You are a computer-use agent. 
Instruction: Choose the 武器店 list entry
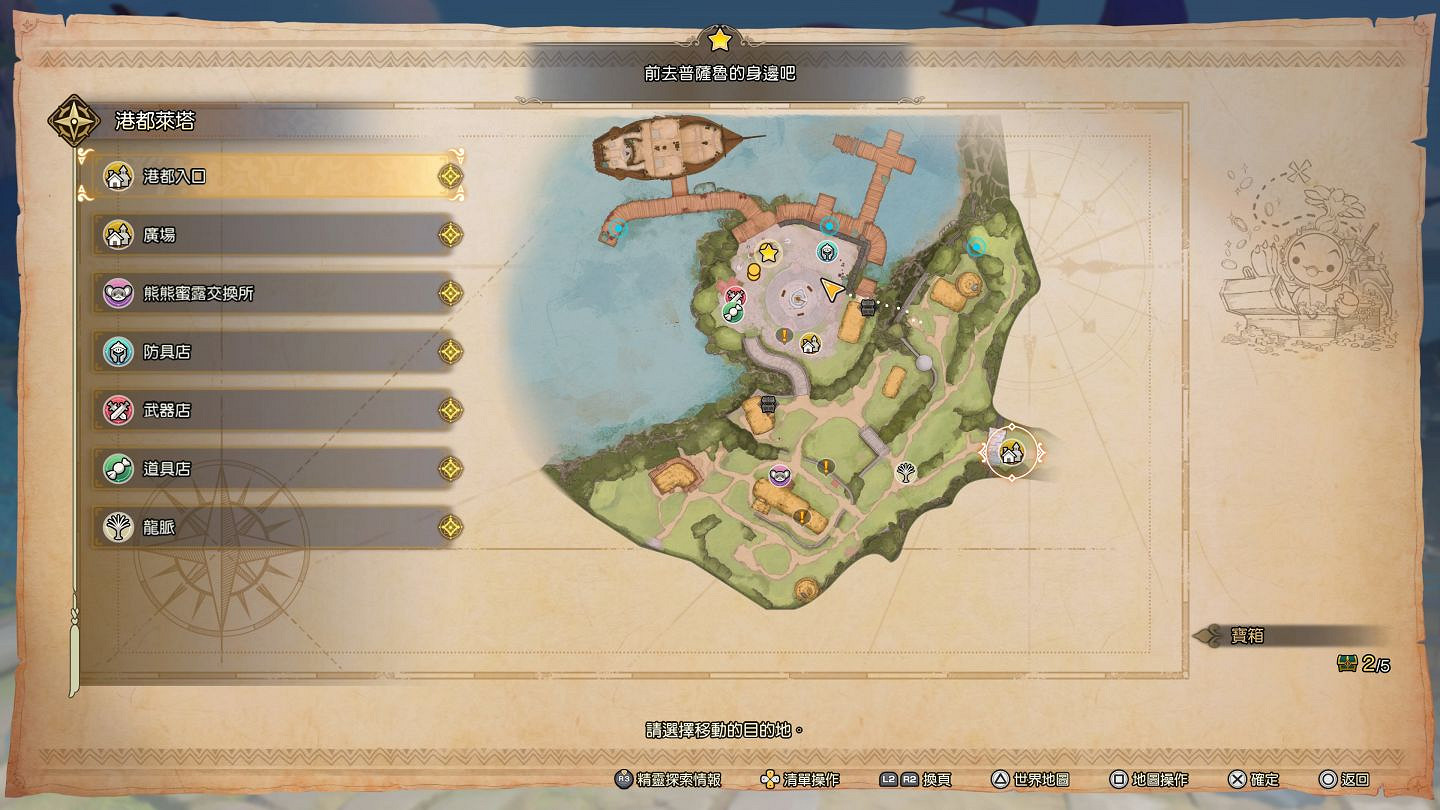coord(270,410)
